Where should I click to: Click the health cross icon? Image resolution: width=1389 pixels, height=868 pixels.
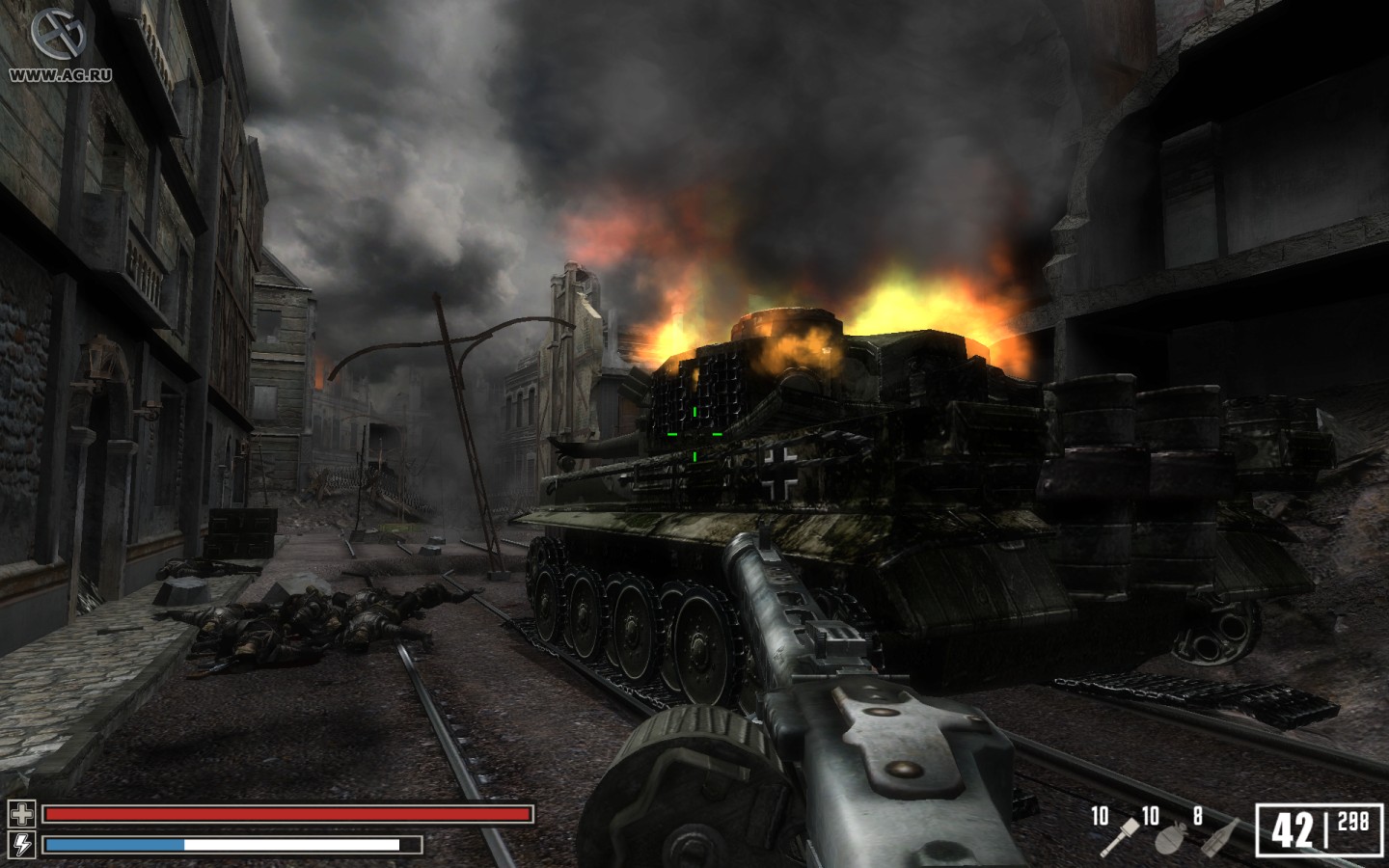[21, 814]
